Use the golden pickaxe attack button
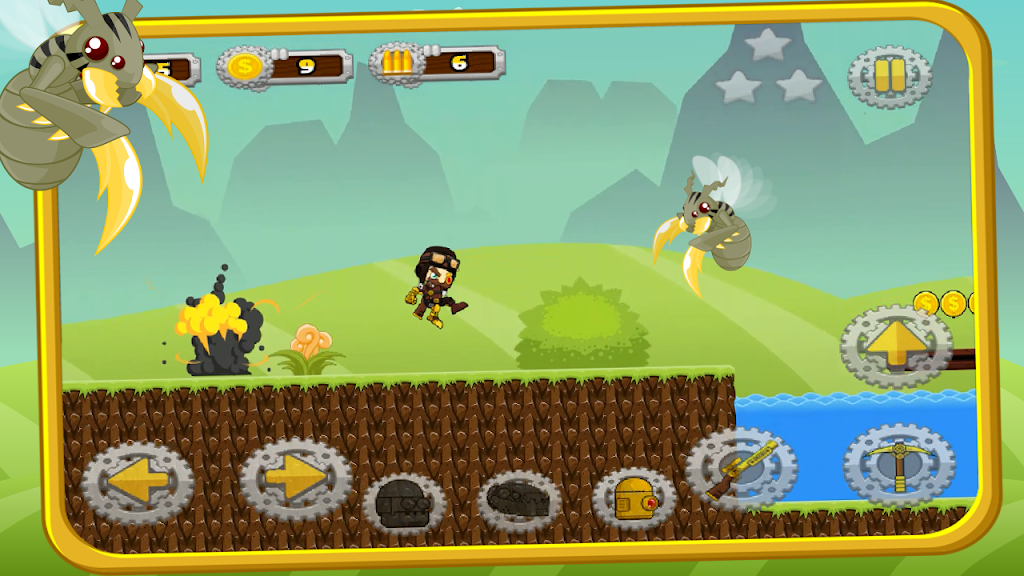 [897, 464]
